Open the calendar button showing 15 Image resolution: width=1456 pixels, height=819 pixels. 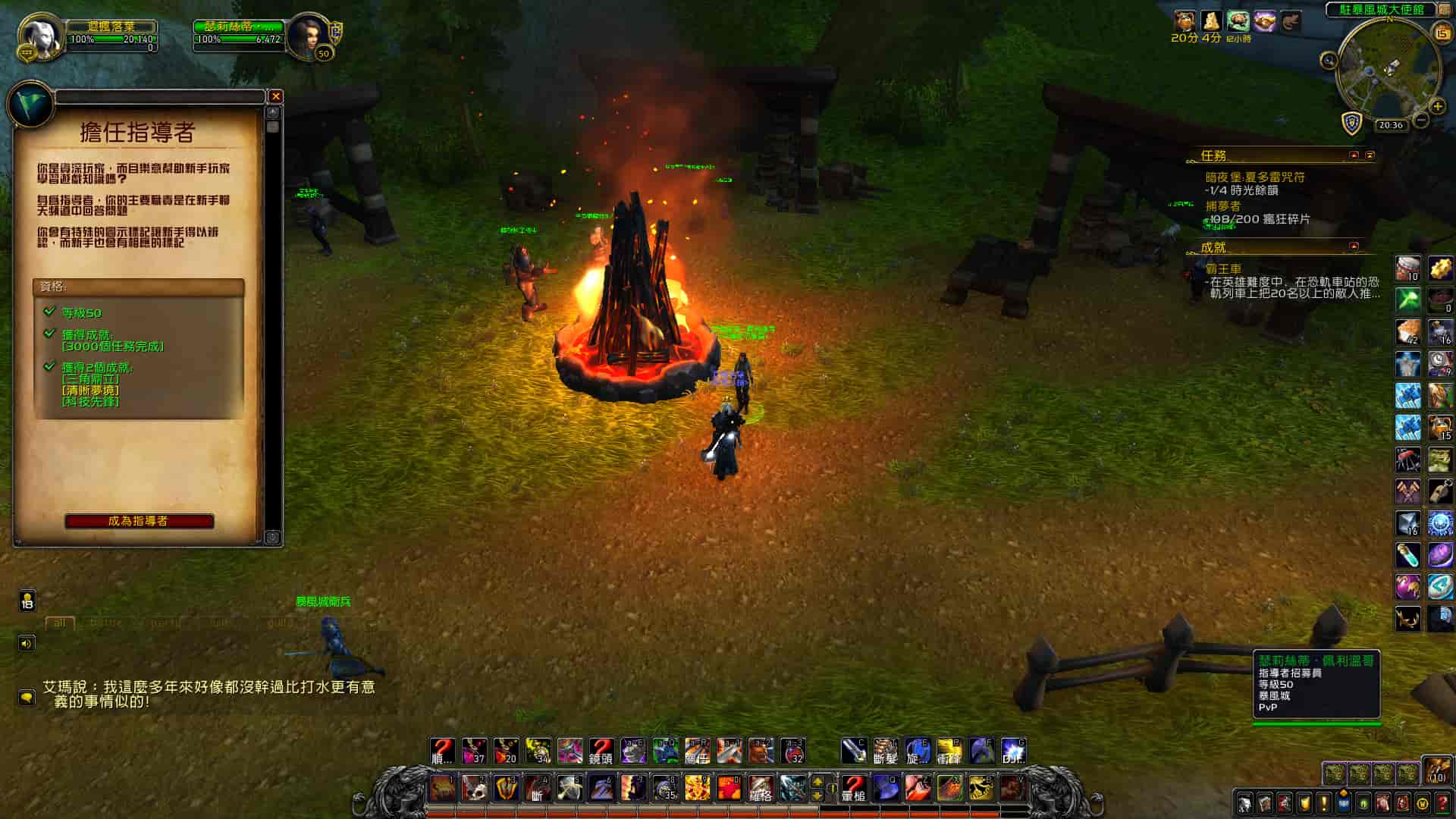(x=1442, y=33)
